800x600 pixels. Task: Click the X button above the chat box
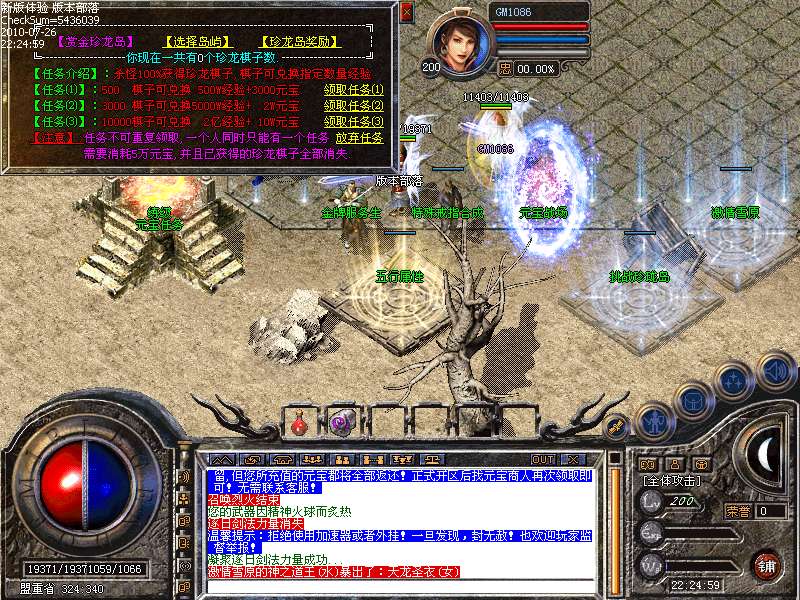pos(574,459)
